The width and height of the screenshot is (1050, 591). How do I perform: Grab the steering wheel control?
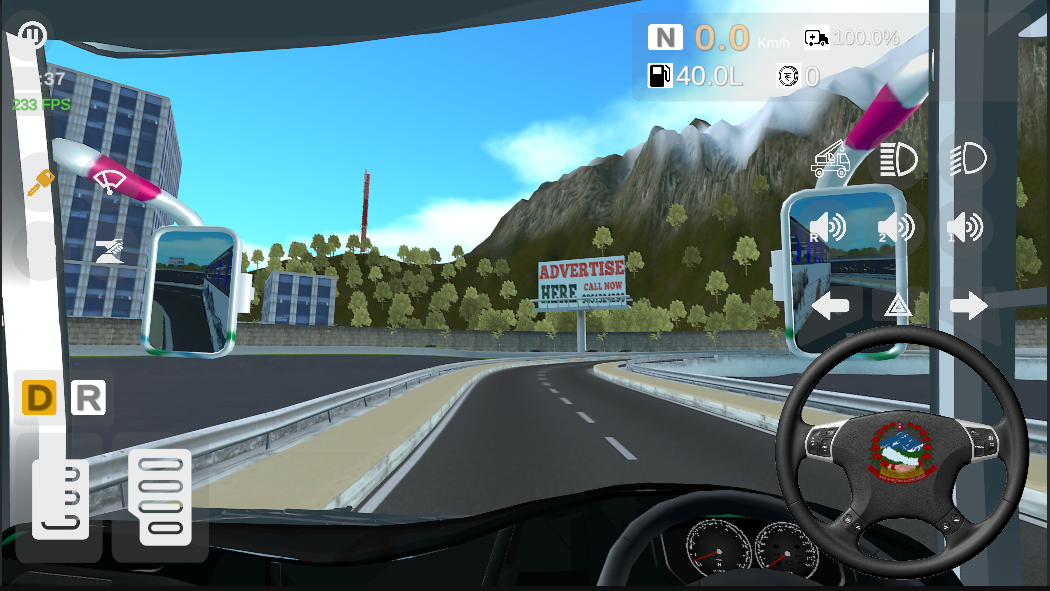pos(901,451)
